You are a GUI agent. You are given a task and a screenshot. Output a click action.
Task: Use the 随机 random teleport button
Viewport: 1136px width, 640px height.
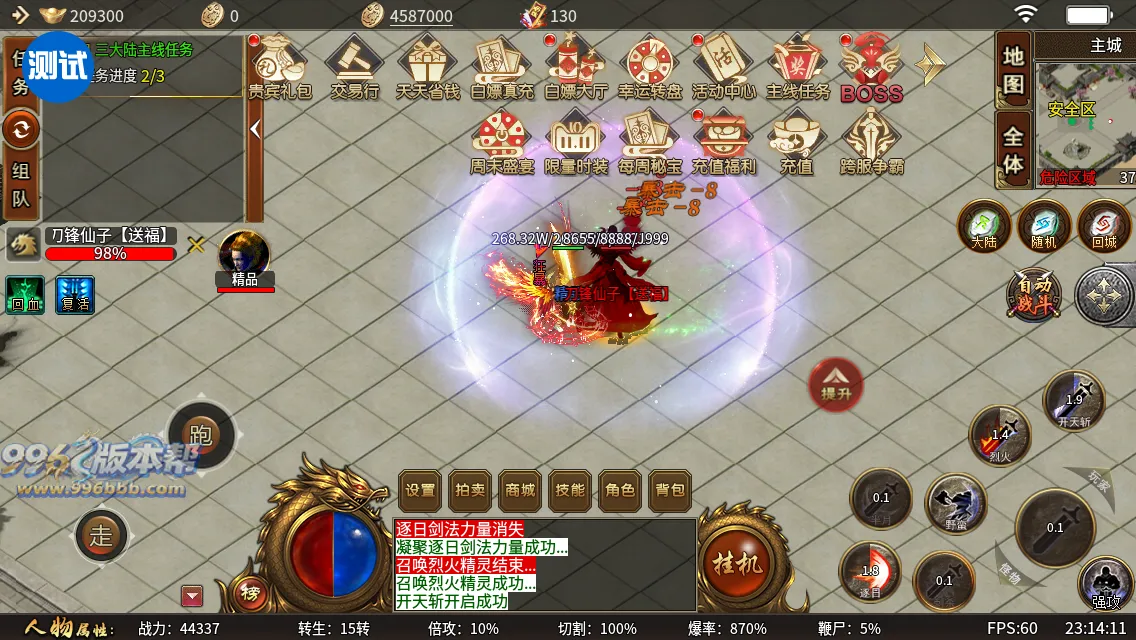click(x=1044, y=226)
